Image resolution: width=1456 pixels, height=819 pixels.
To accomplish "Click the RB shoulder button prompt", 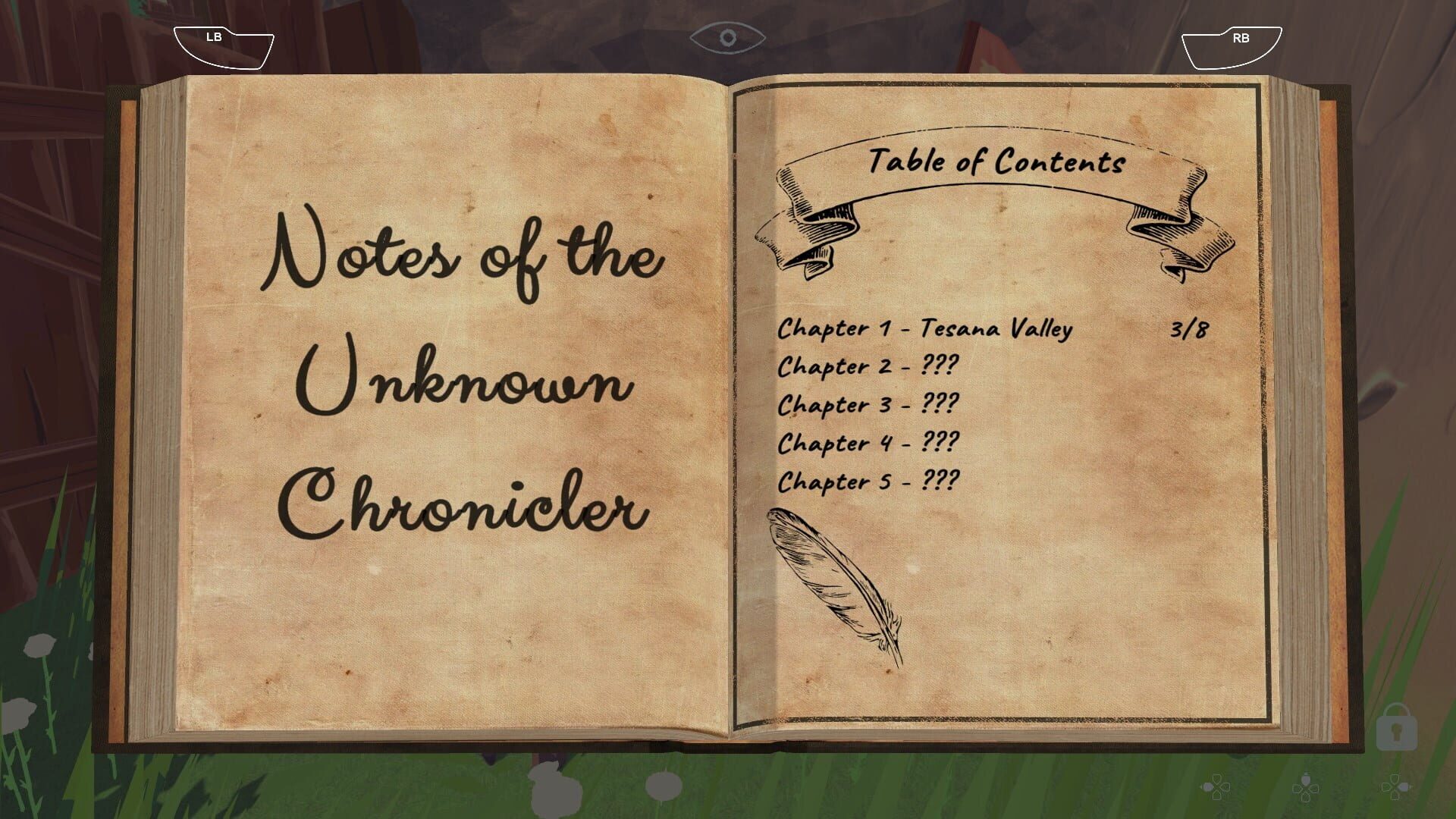I will (x=1232, y=42).
